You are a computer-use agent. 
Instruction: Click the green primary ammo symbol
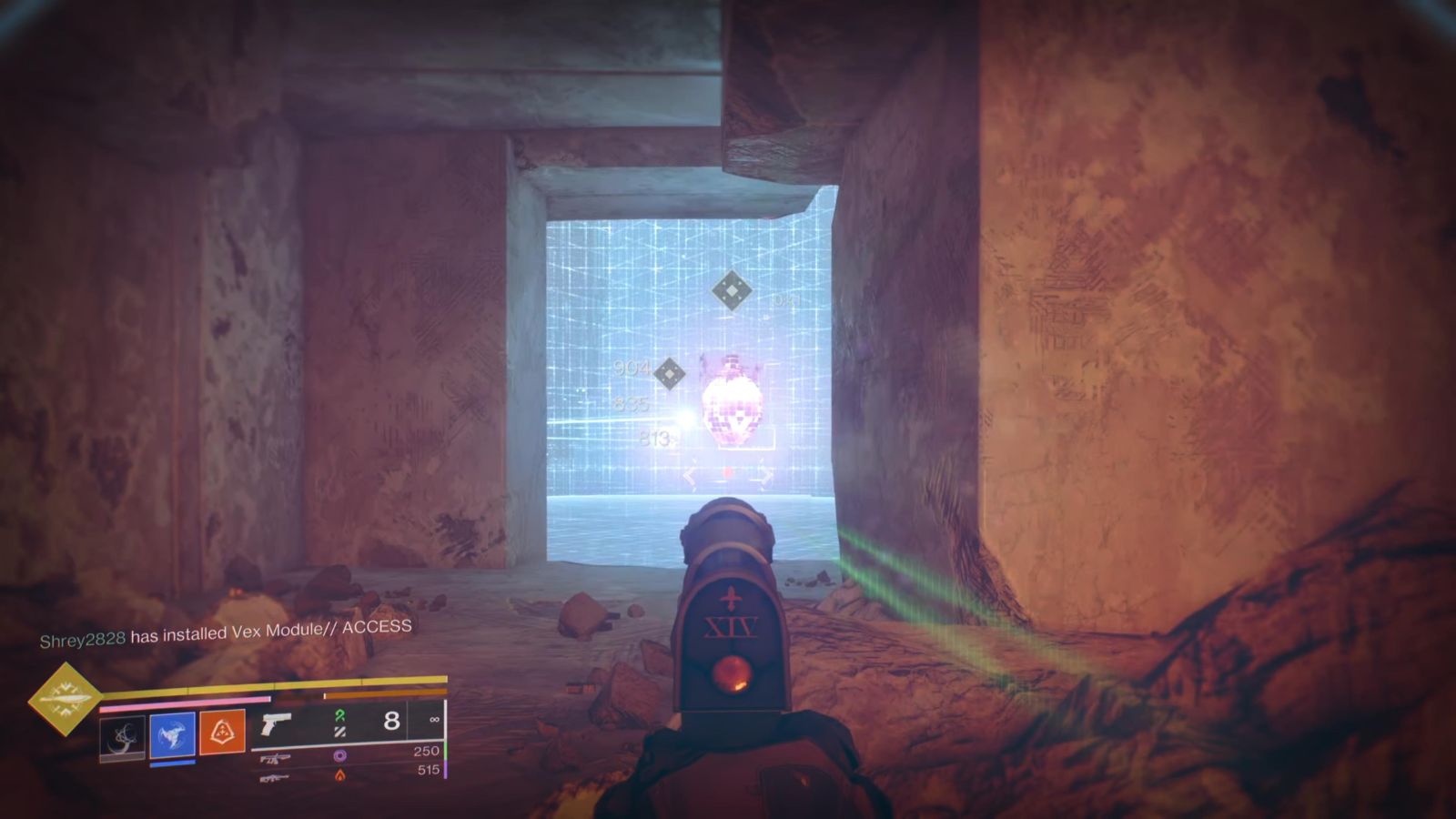point(339,719)
